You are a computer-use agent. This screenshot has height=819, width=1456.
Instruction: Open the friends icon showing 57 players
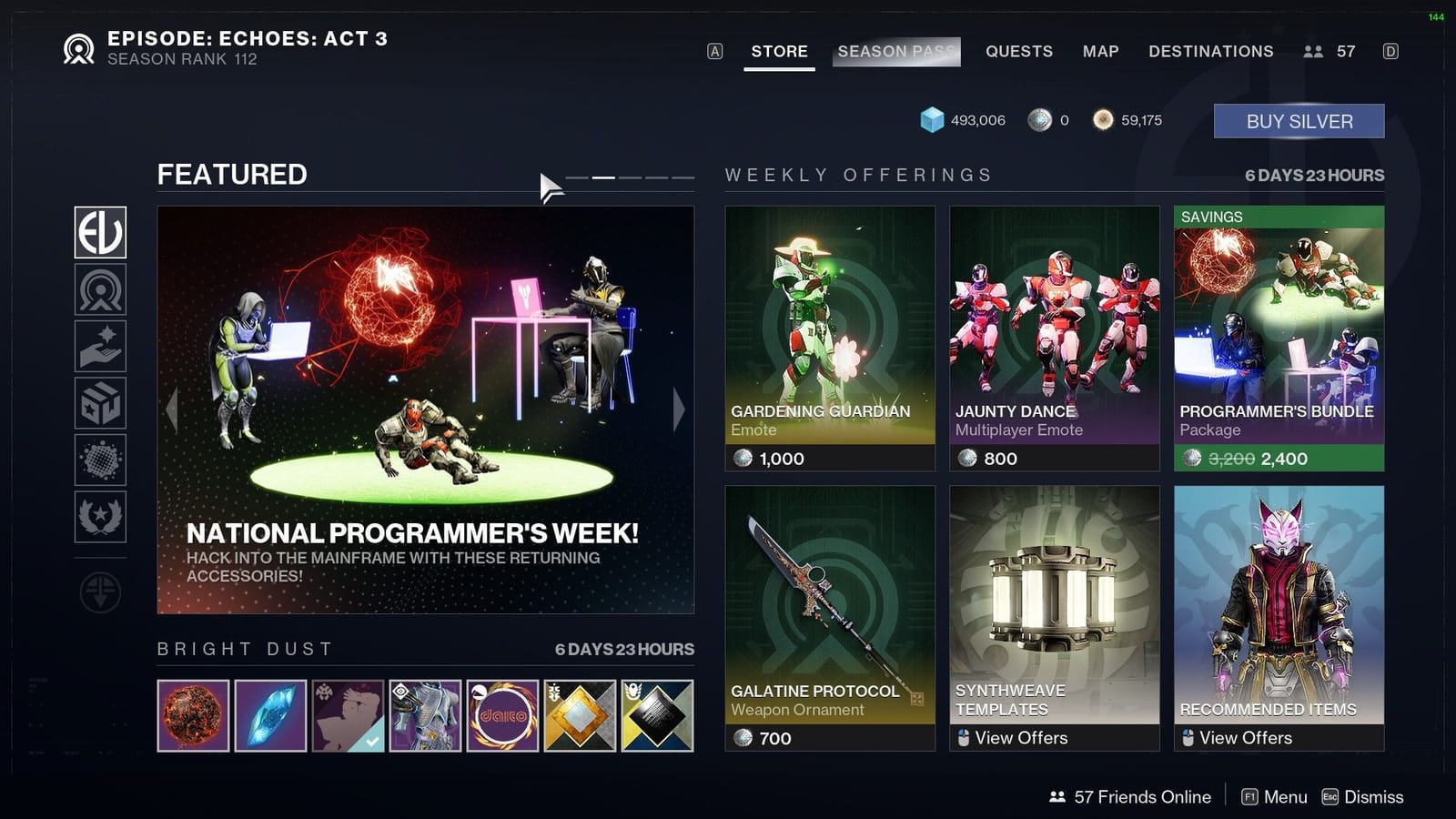[x=1313, y=51]
